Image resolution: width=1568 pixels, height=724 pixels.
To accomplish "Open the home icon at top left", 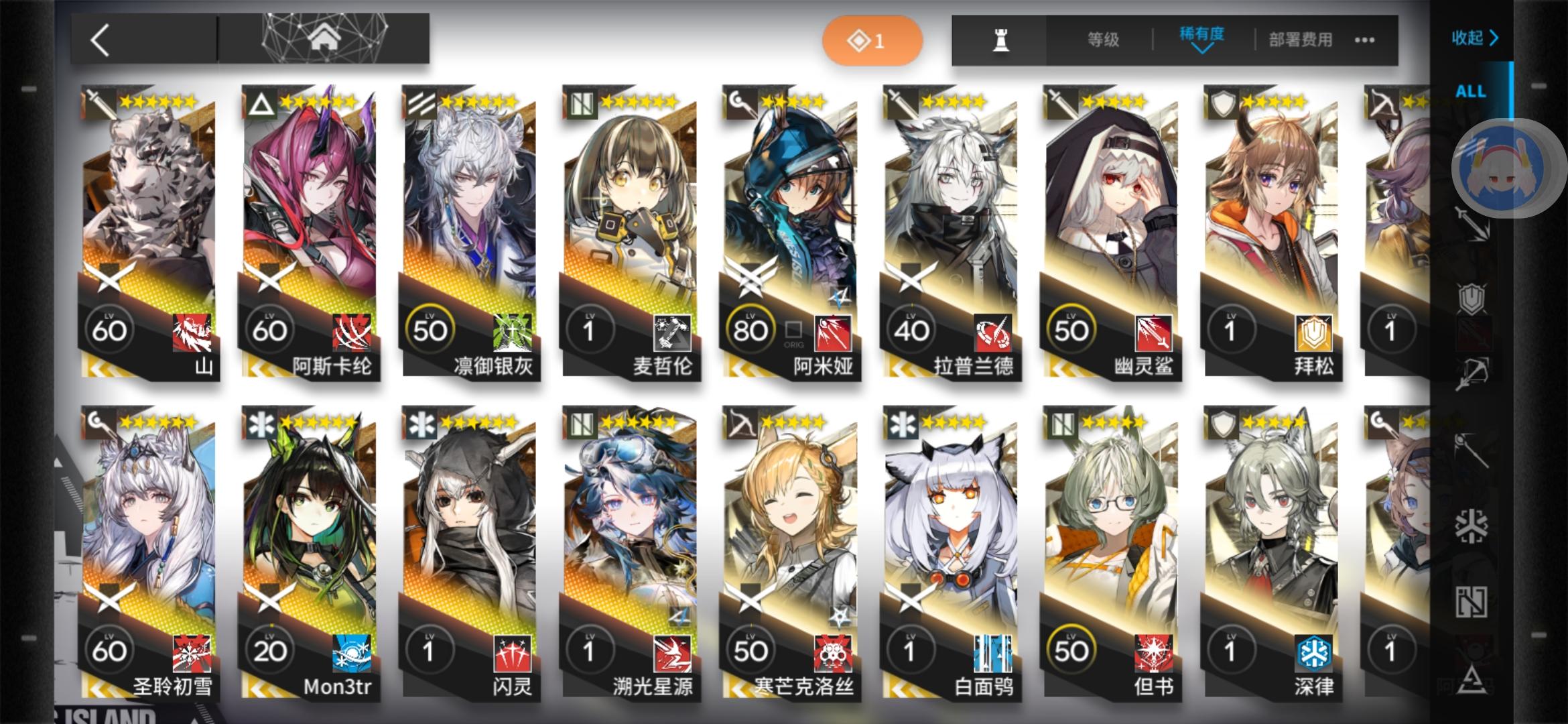I will pos(326,38).
